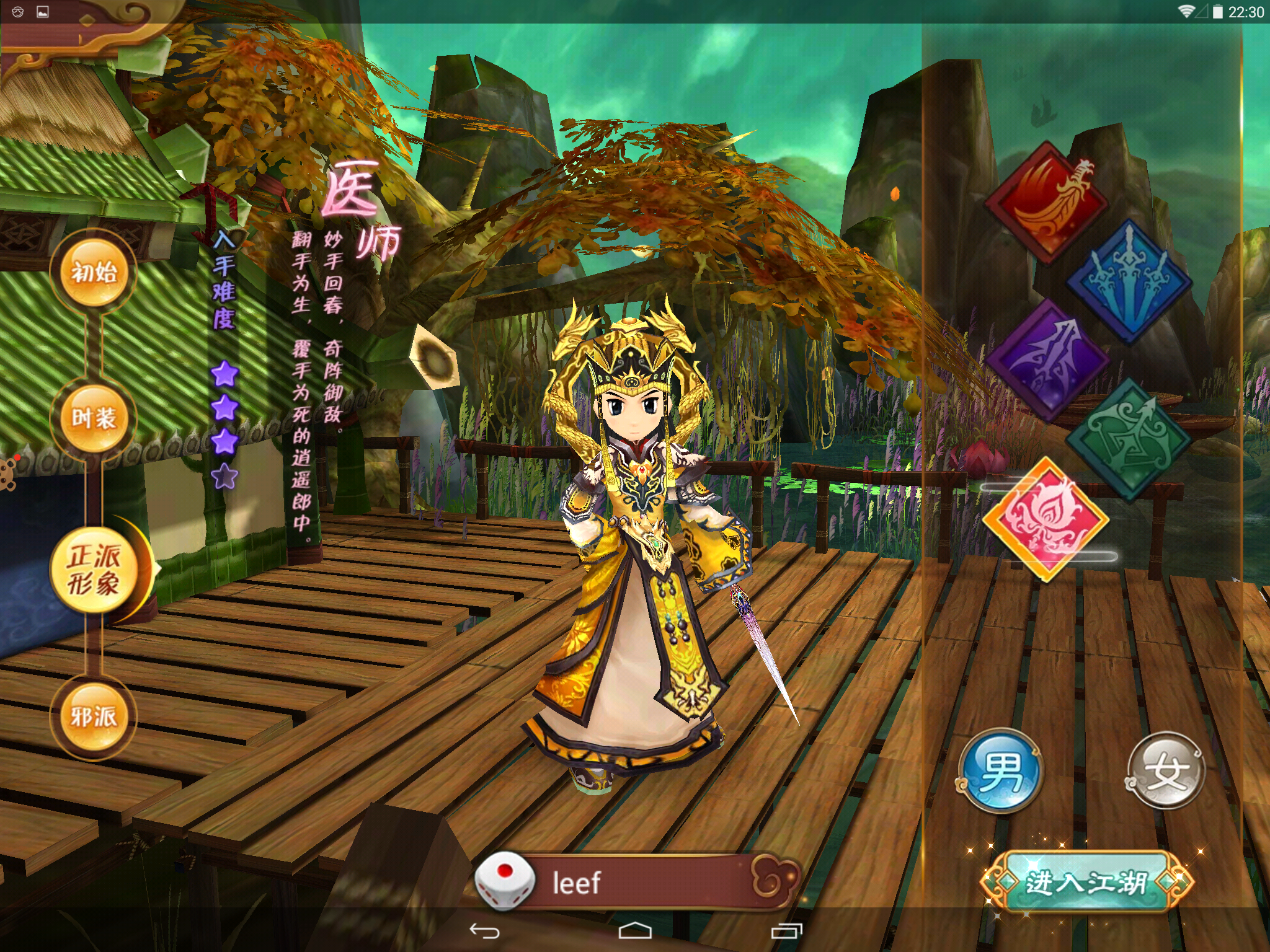Select the blue three-swords class icon
Screen dimensions: 1270x952
[1129, 281]
